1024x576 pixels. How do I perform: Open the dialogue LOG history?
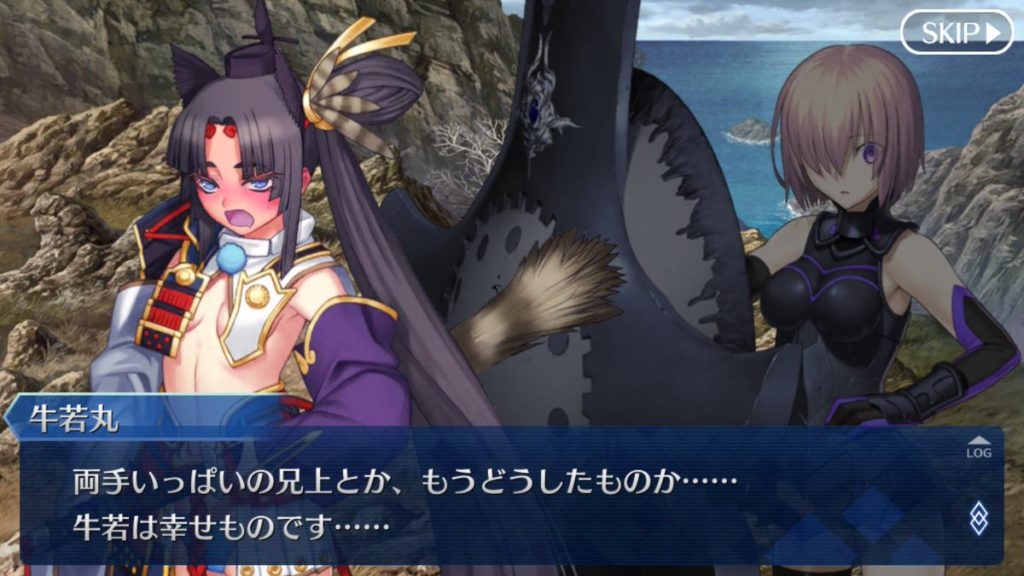978,447
